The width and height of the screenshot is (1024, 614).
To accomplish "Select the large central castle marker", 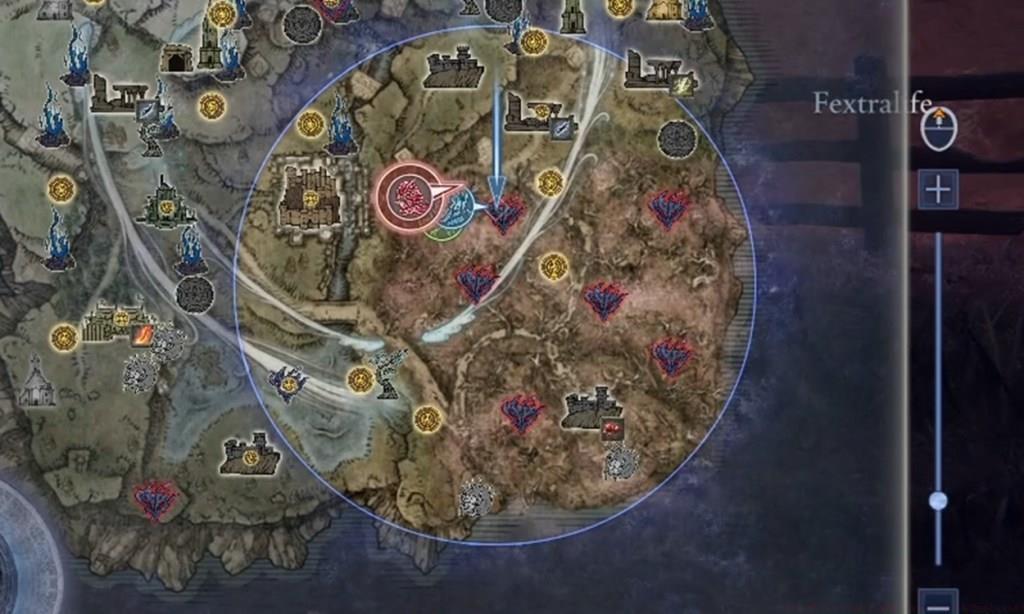I will (x=310, y=195).
